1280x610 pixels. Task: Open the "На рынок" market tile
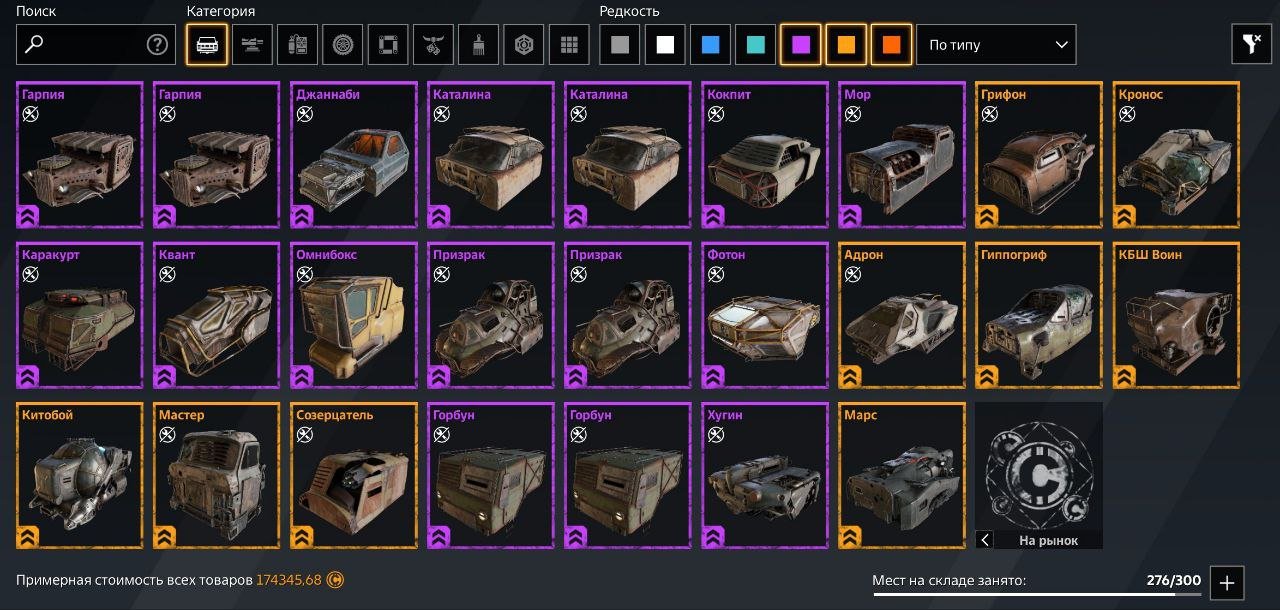click(x=1039, y=475)
